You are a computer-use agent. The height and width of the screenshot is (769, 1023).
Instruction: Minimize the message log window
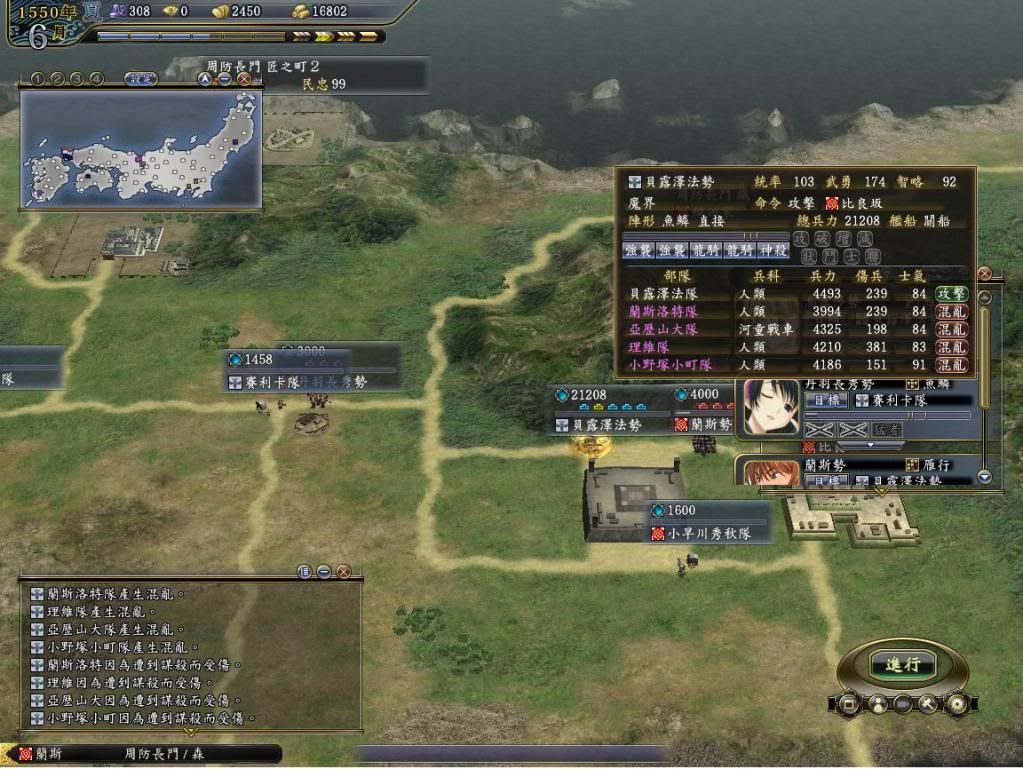[x=324, y=572]
